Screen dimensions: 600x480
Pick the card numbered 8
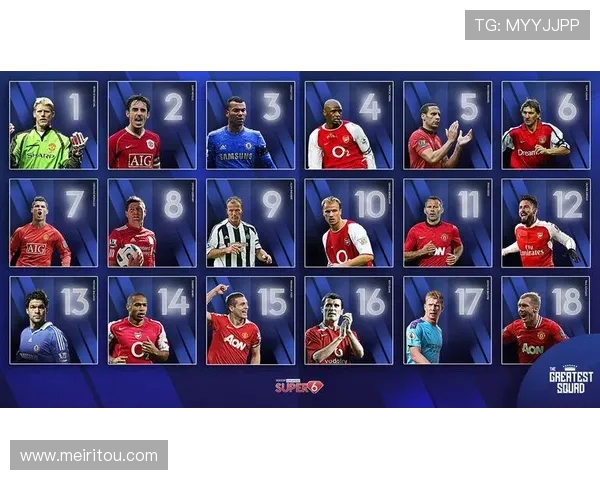[x=152, y=223]
